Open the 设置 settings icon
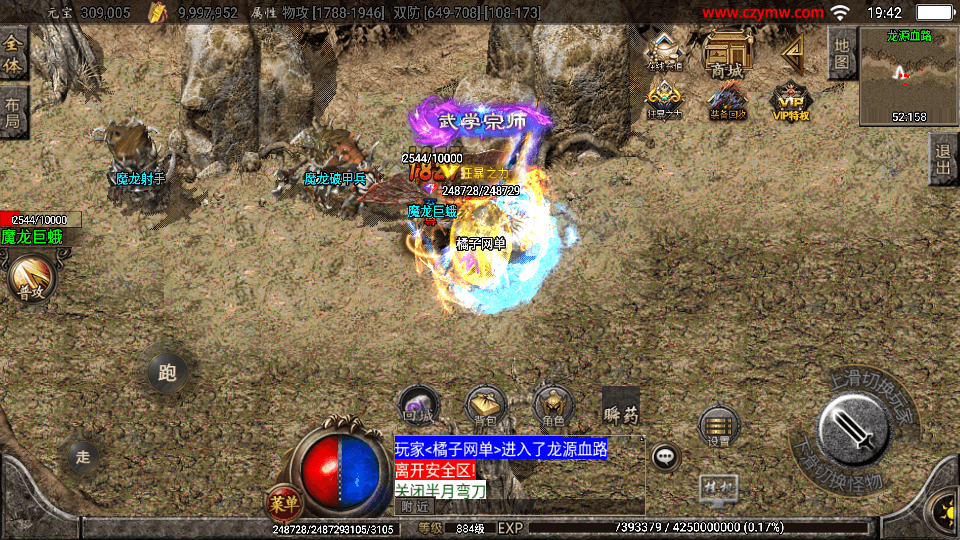 [x=719, y=426]
